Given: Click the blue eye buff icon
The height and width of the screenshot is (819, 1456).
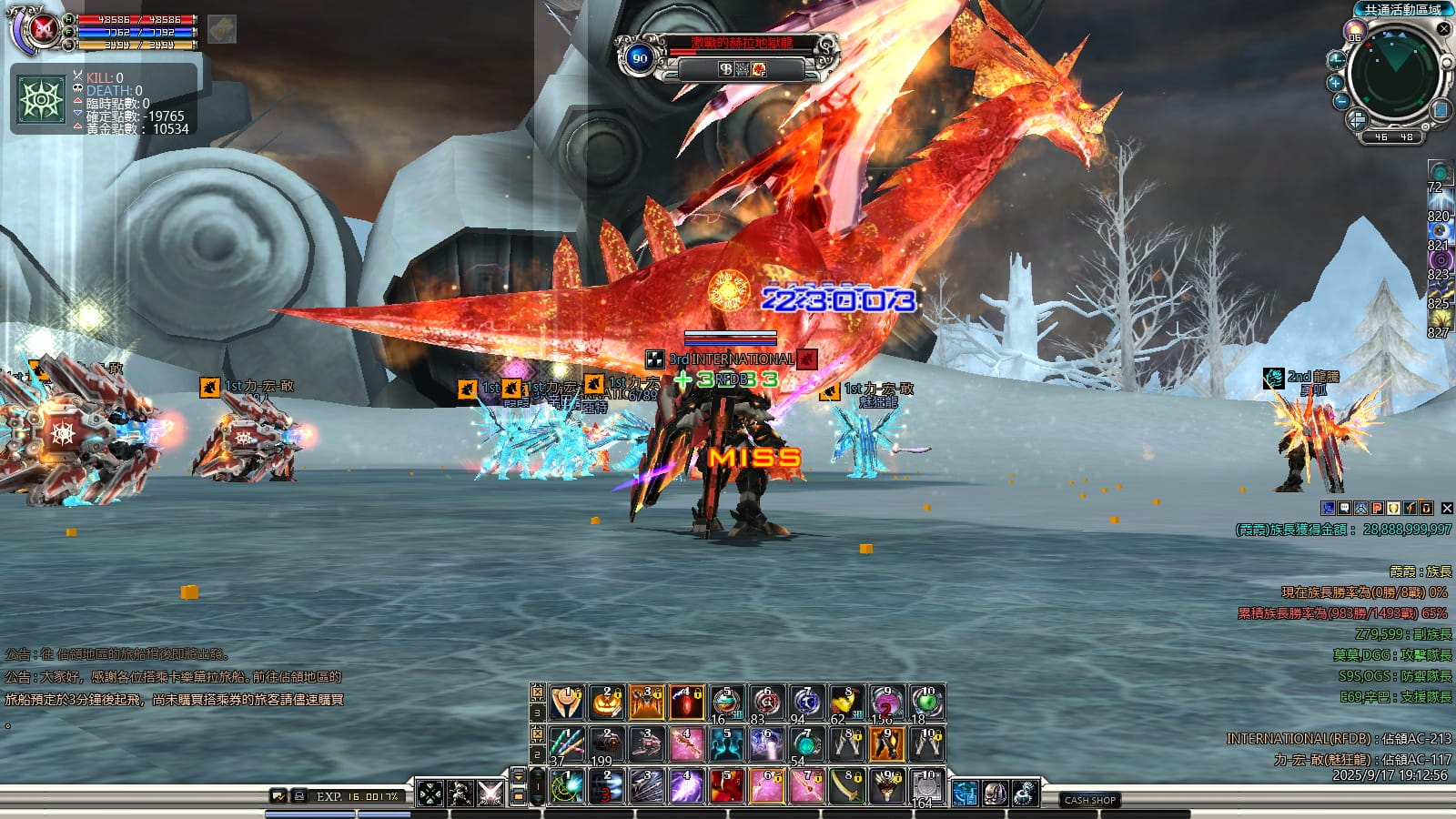Looking at the screenshot, I should [x=1440, y=231].
